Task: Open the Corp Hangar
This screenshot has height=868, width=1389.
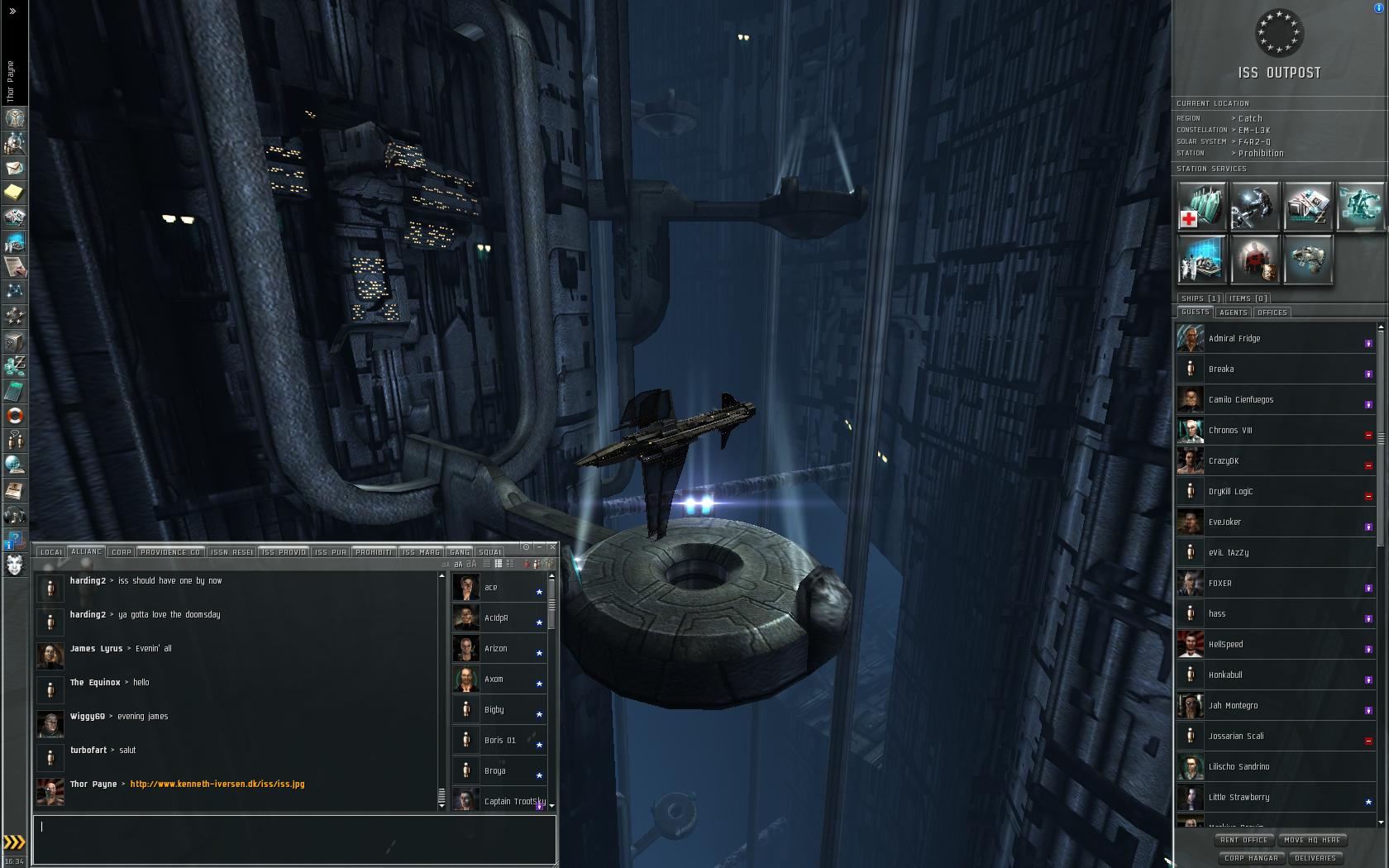Action: [x=1251, y=858]
